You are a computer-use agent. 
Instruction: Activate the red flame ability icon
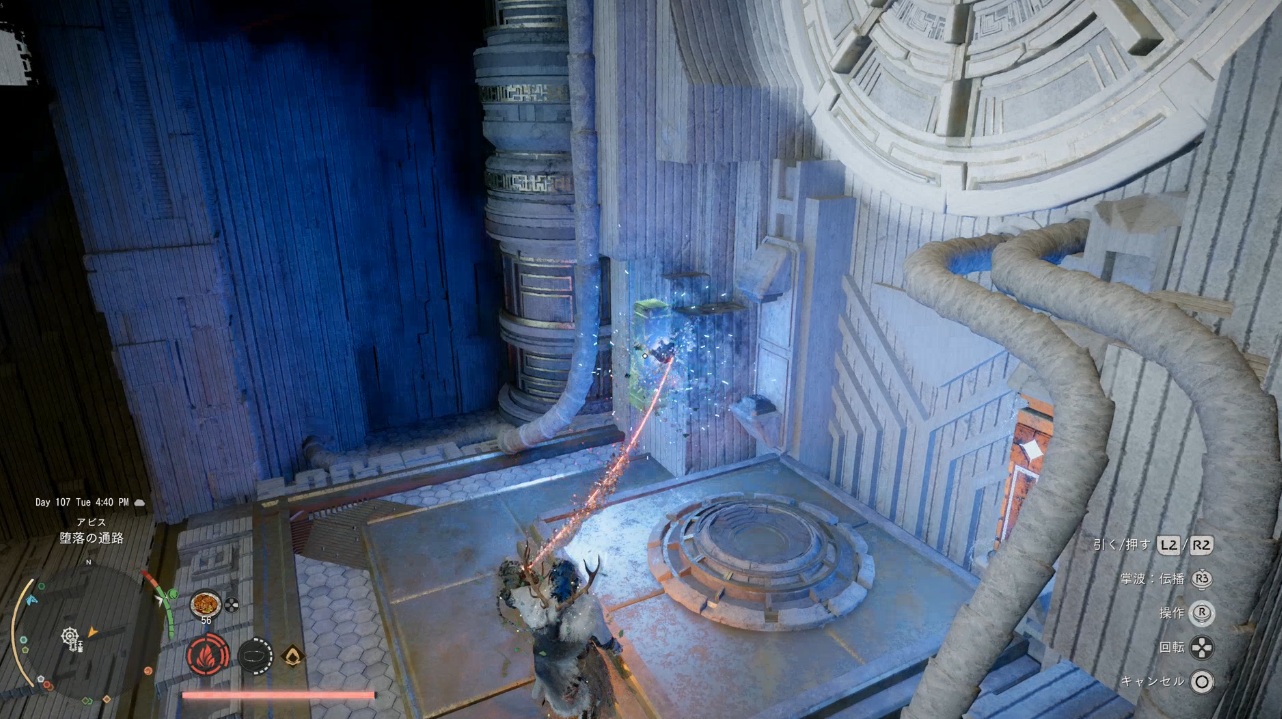point(207,655)
